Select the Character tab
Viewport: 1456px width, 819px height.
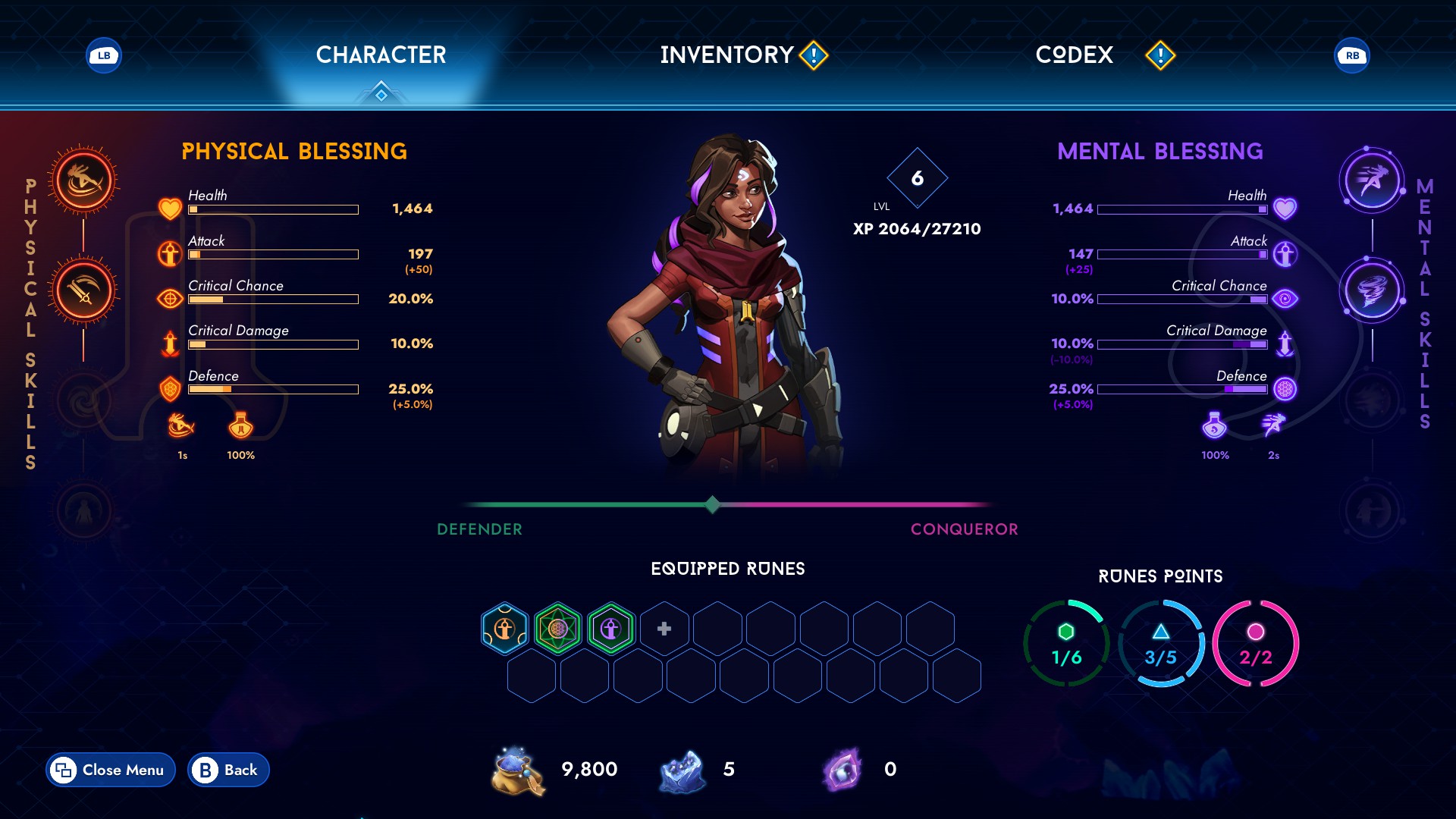coord(381,55)
